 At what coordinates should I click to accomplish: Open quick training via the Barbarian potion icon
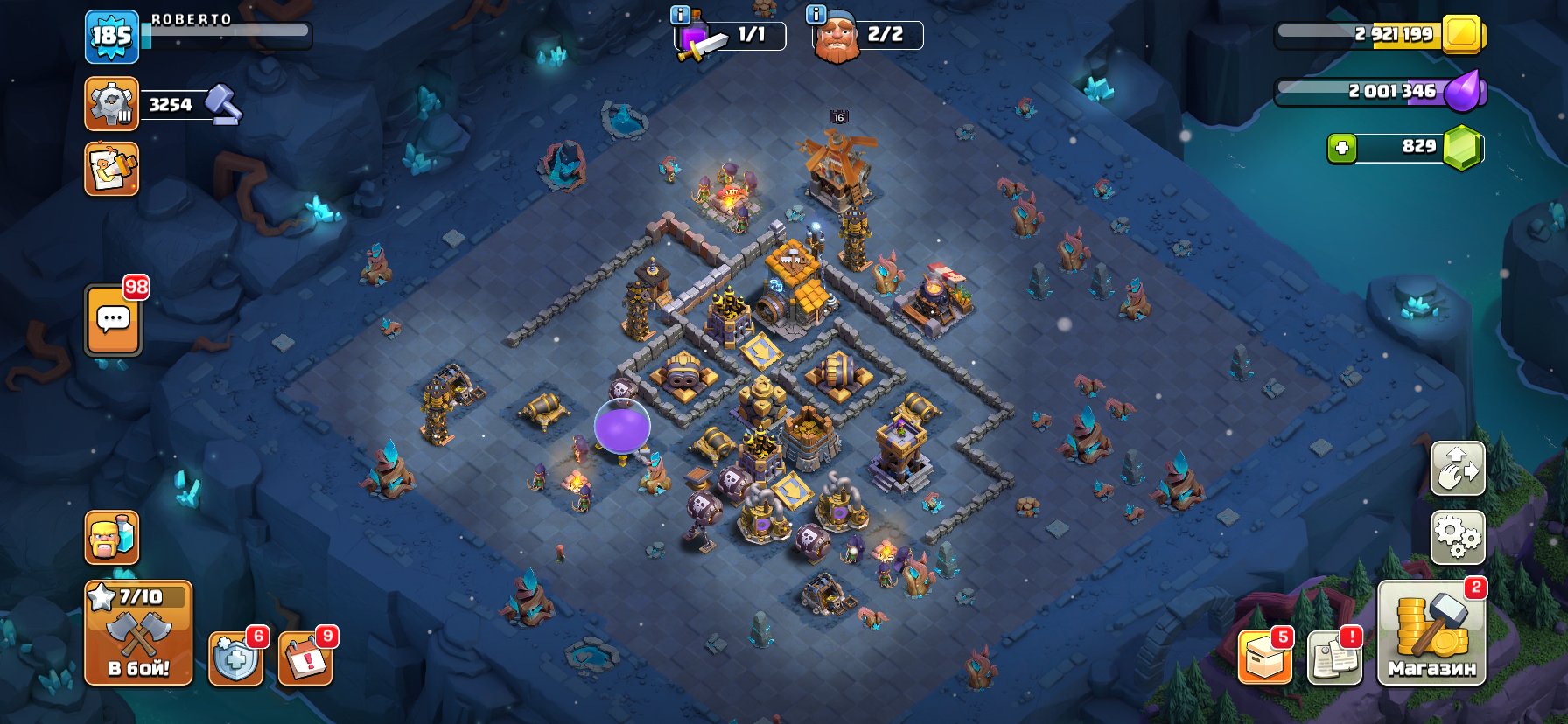click(x=111, y=539)
